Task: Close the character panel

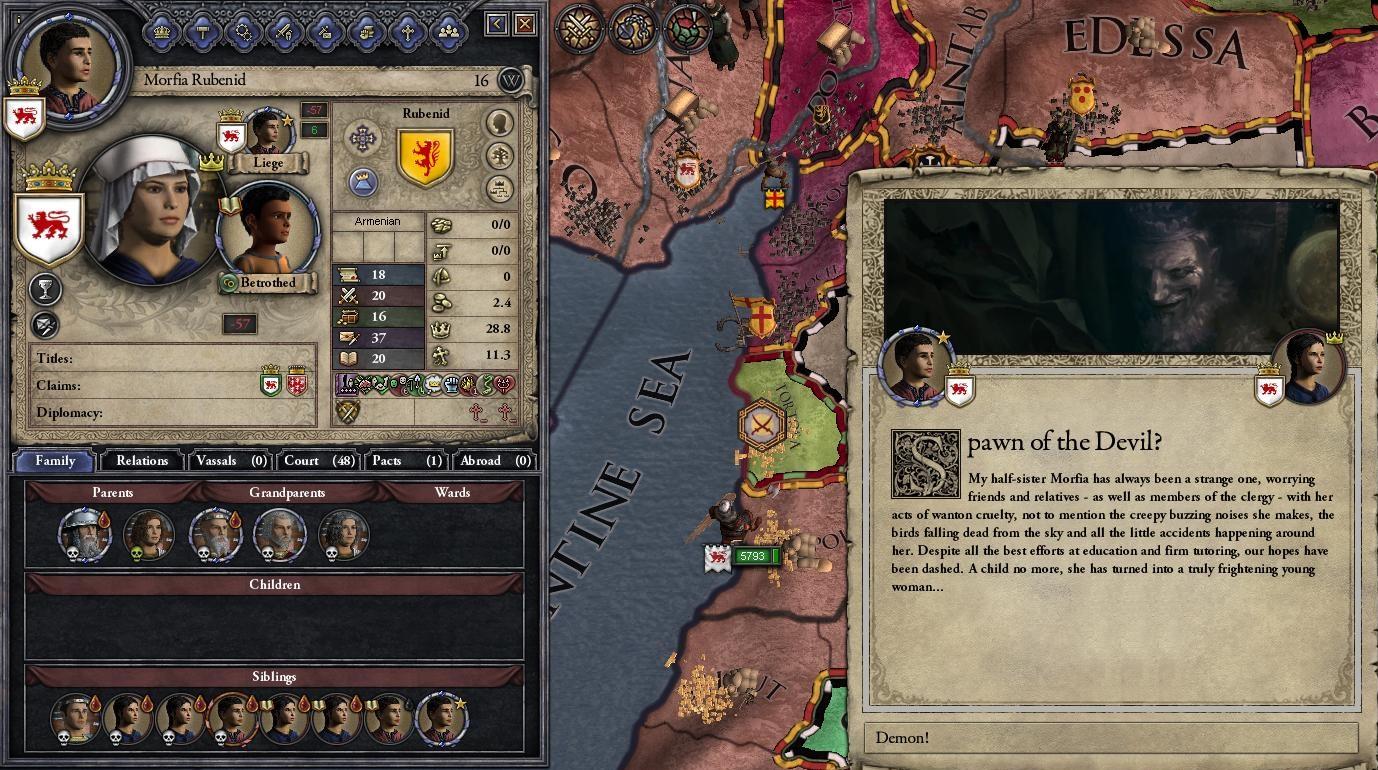Action: pyautogui.click(x=525, y=24)
